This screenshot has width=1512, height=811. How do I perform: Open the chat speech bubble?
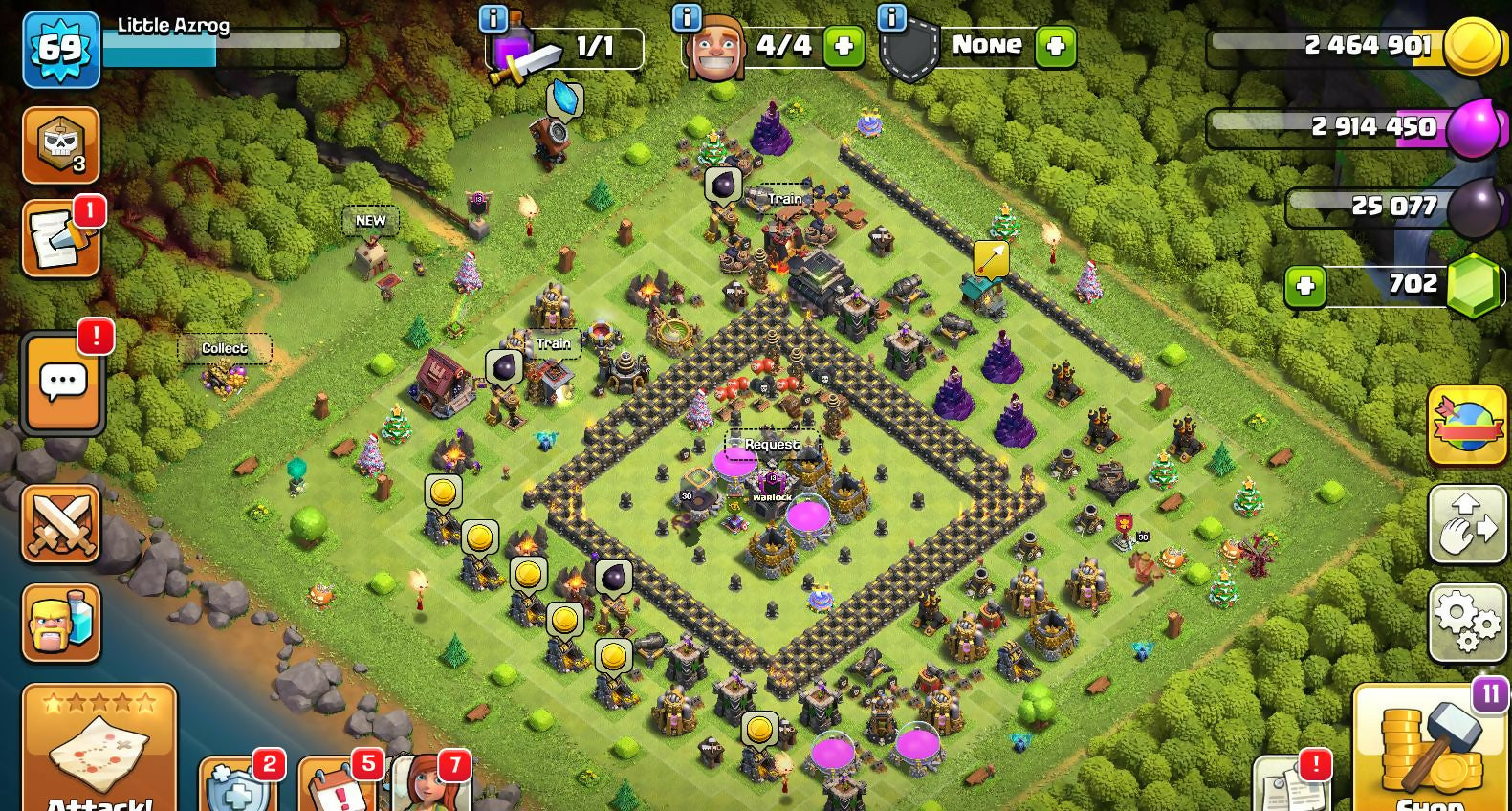[x=63, y=383]
